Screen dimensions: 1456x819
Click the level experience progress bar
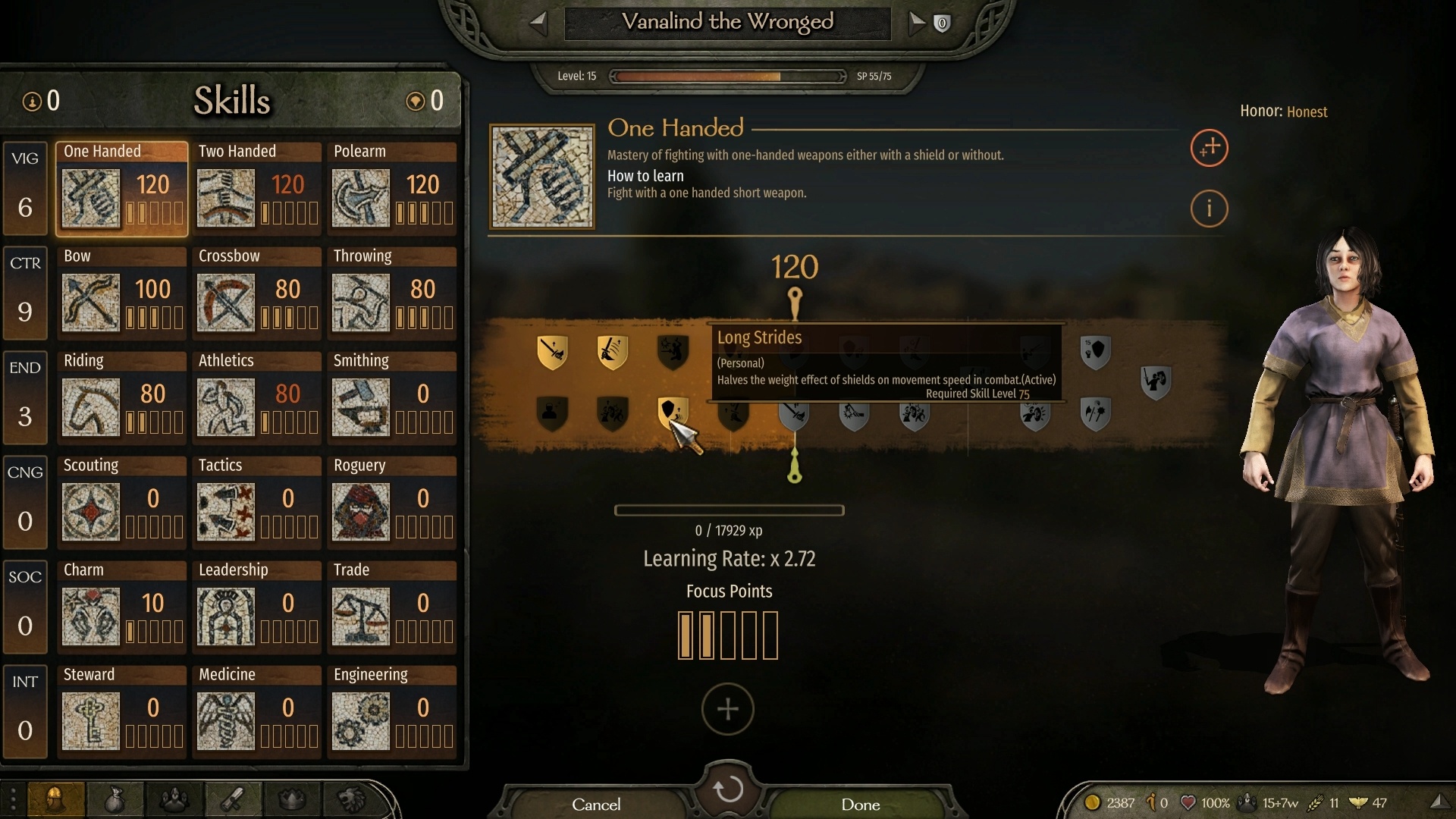click(x=726, y=76)
